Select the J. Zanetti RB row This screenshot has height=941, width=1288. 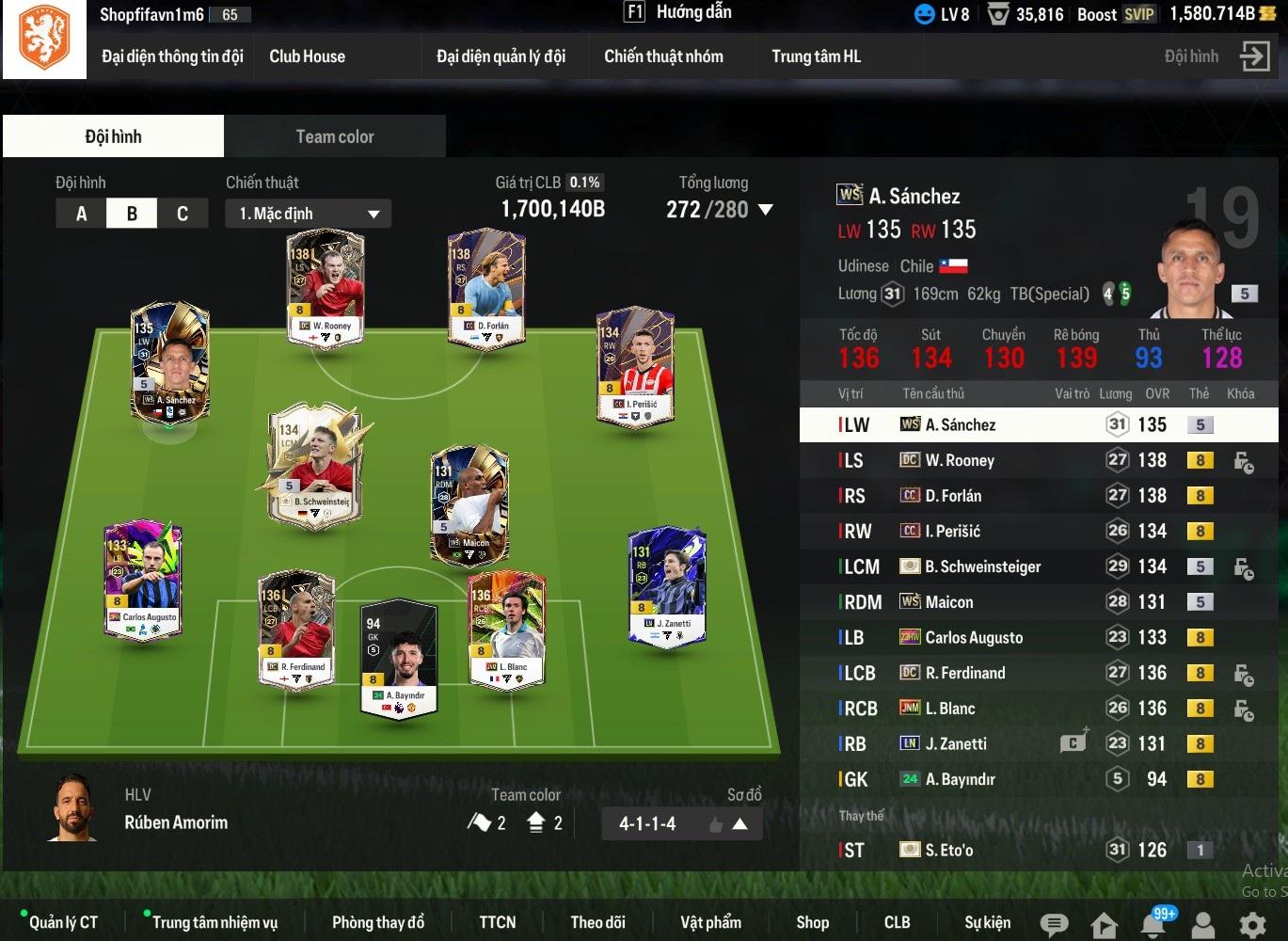coord(956,743)
